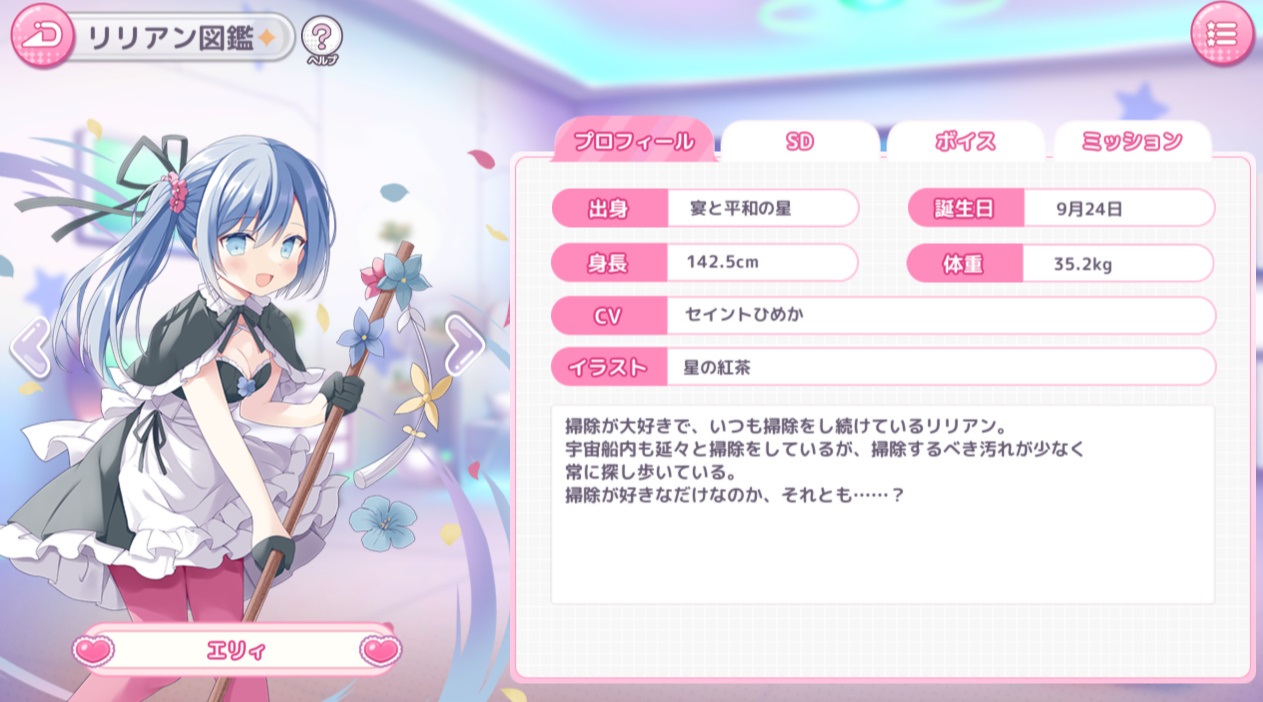Open the ボイス tab
This screenshot has width=1263, height=702.
pyautogui.click(x=965, y=142)
